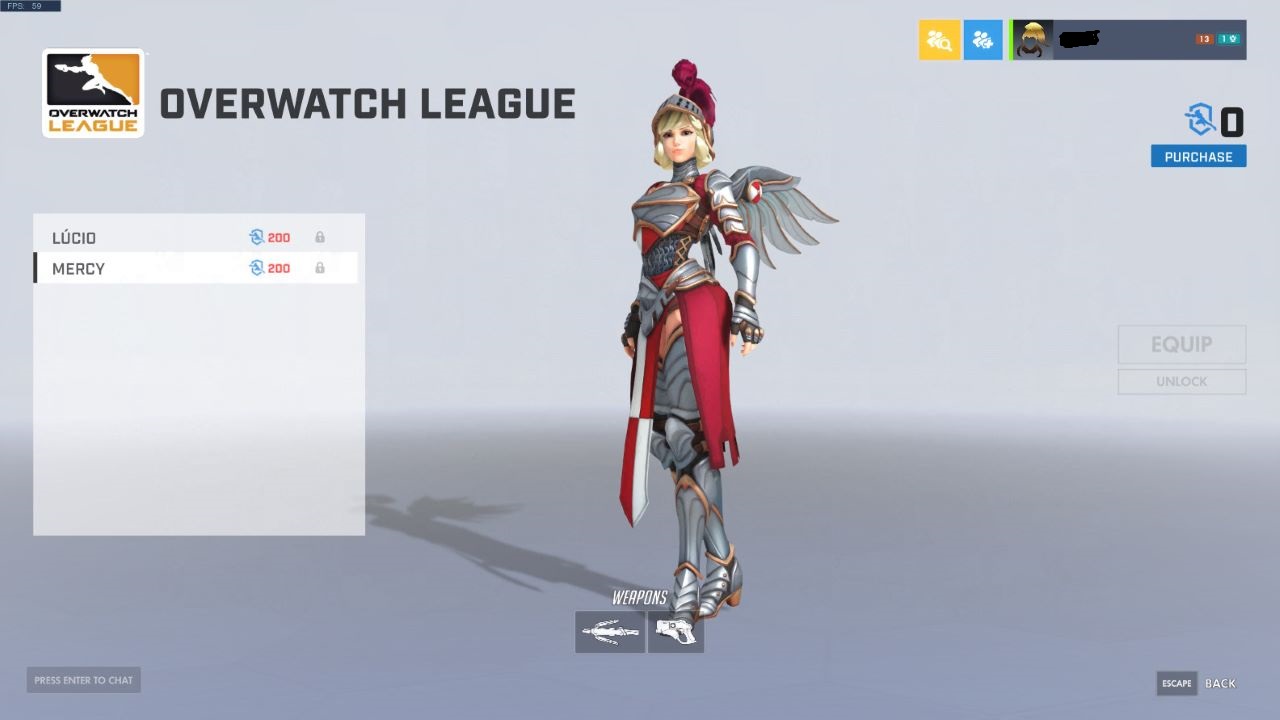Click the player avatar portrait at top right
This screenshot has height=720, width=1280.
1032,40
